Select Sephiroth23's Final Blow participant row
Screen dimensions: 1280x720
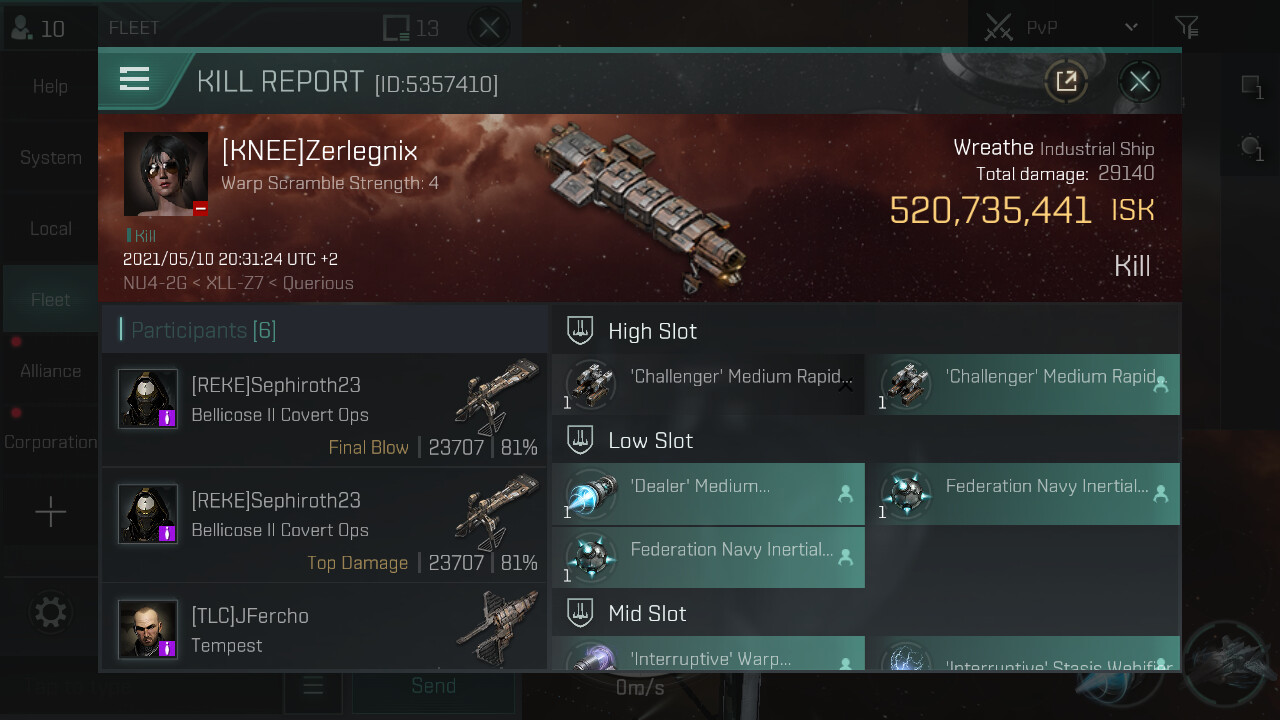point(326,410)
